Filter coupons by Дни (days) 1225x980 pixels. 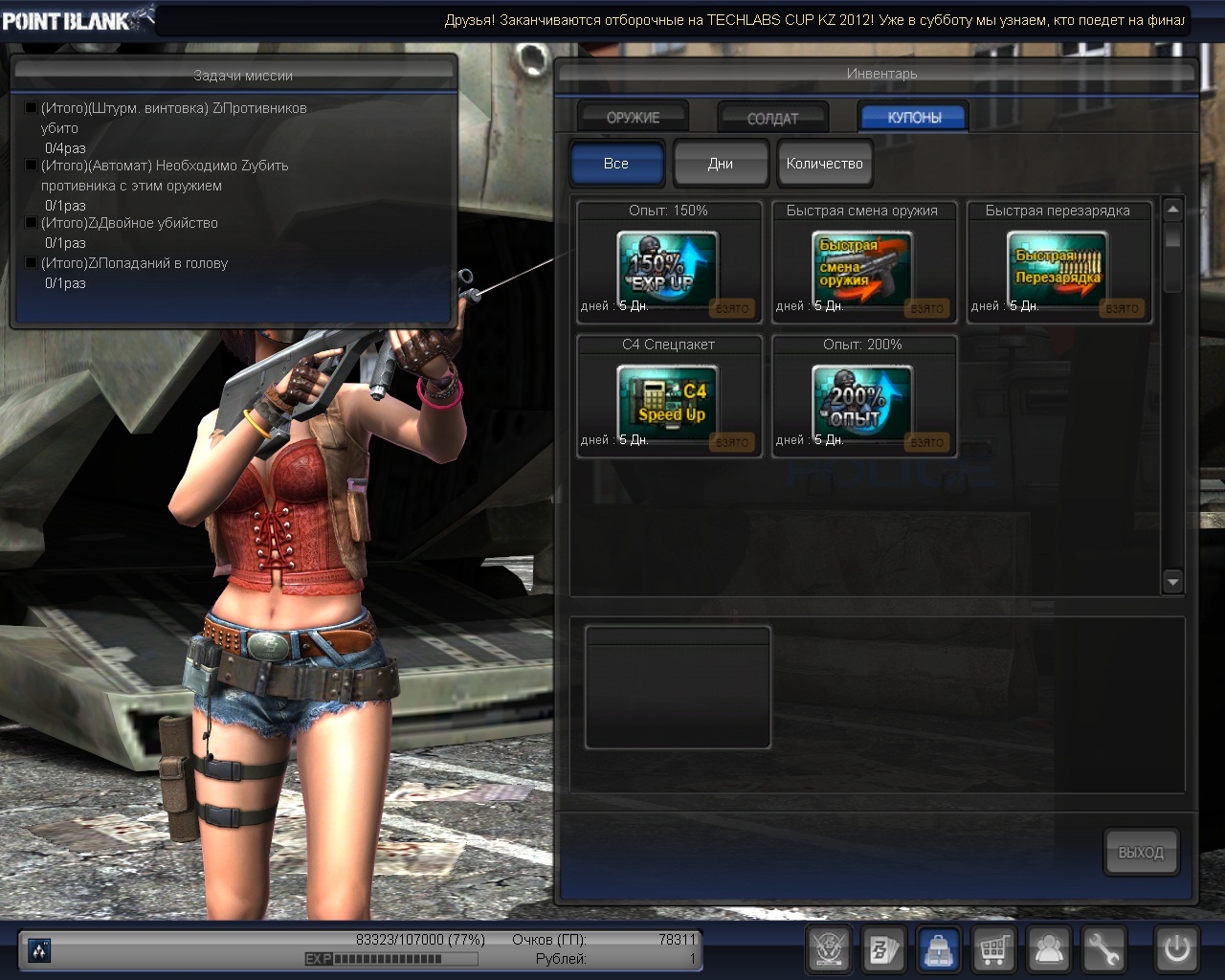click(x=721, y=164)
